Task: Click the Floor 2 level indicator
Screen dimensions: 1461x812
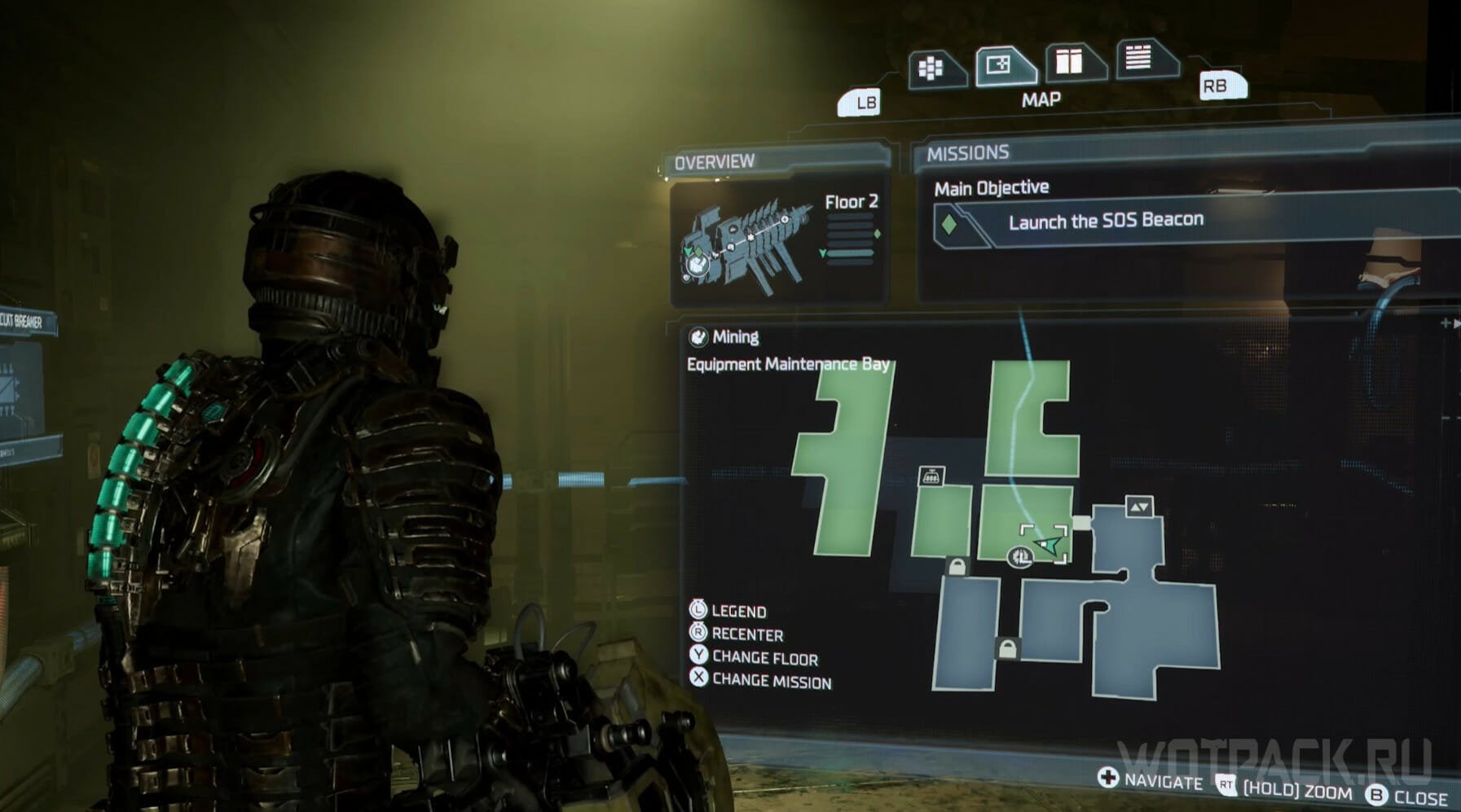Action: click(852, 202)
